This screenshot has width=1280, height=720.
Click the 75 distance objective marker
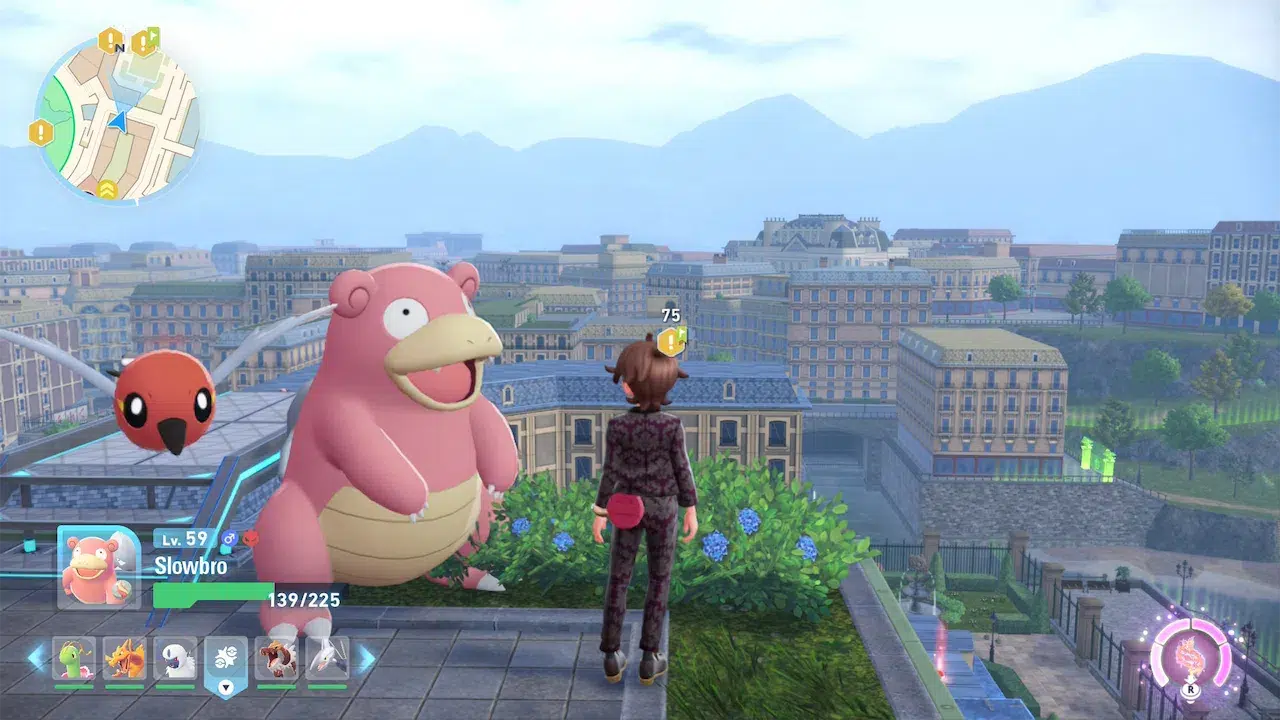(671, 340)
